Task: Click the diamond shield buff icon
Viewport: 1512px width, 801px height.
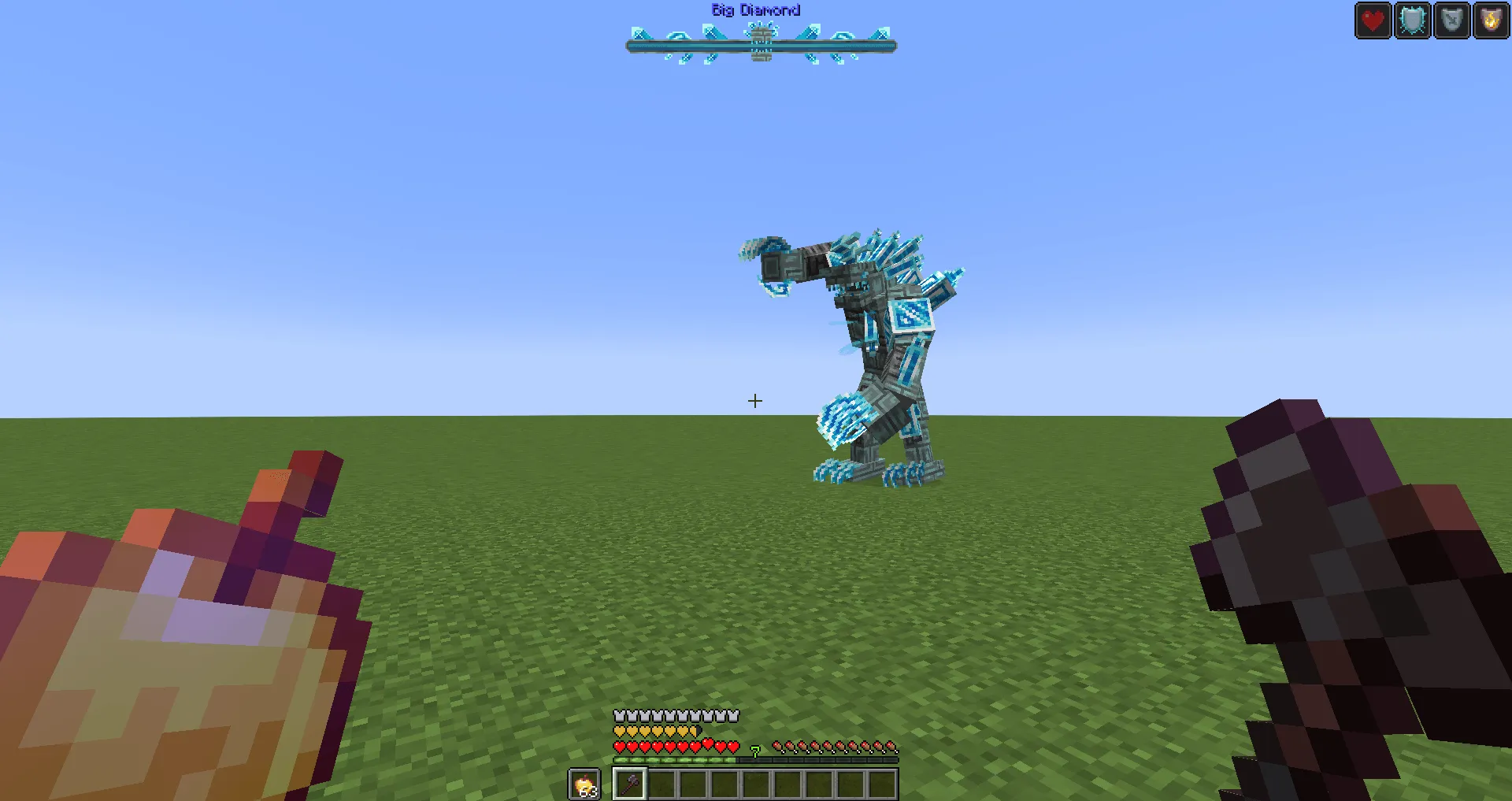Action: click(1412, 20)
